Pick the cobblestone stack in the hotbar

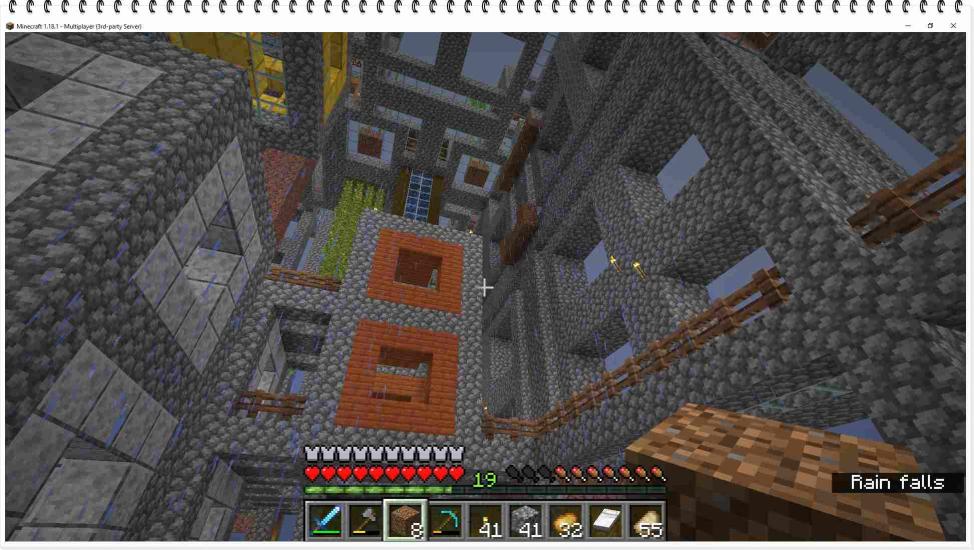(x=525, y=520)
